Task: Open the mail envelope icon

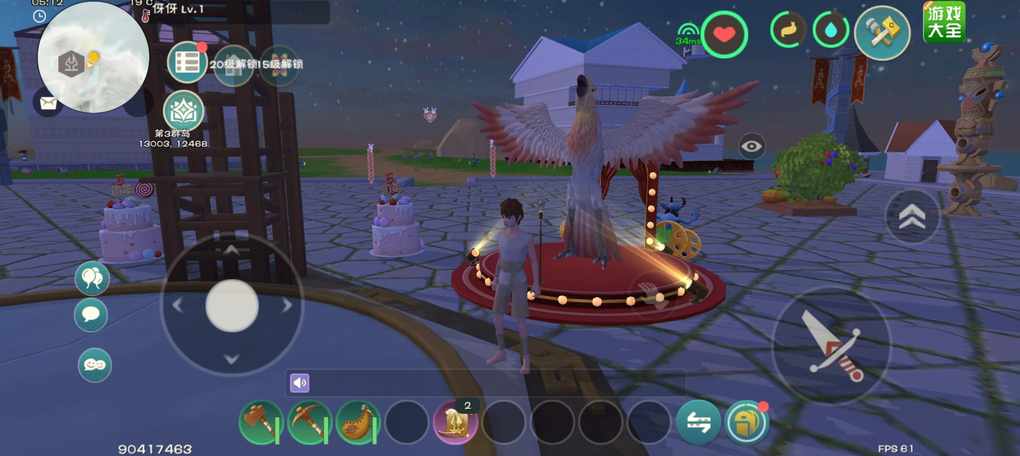Action: [x=47, y=101]
